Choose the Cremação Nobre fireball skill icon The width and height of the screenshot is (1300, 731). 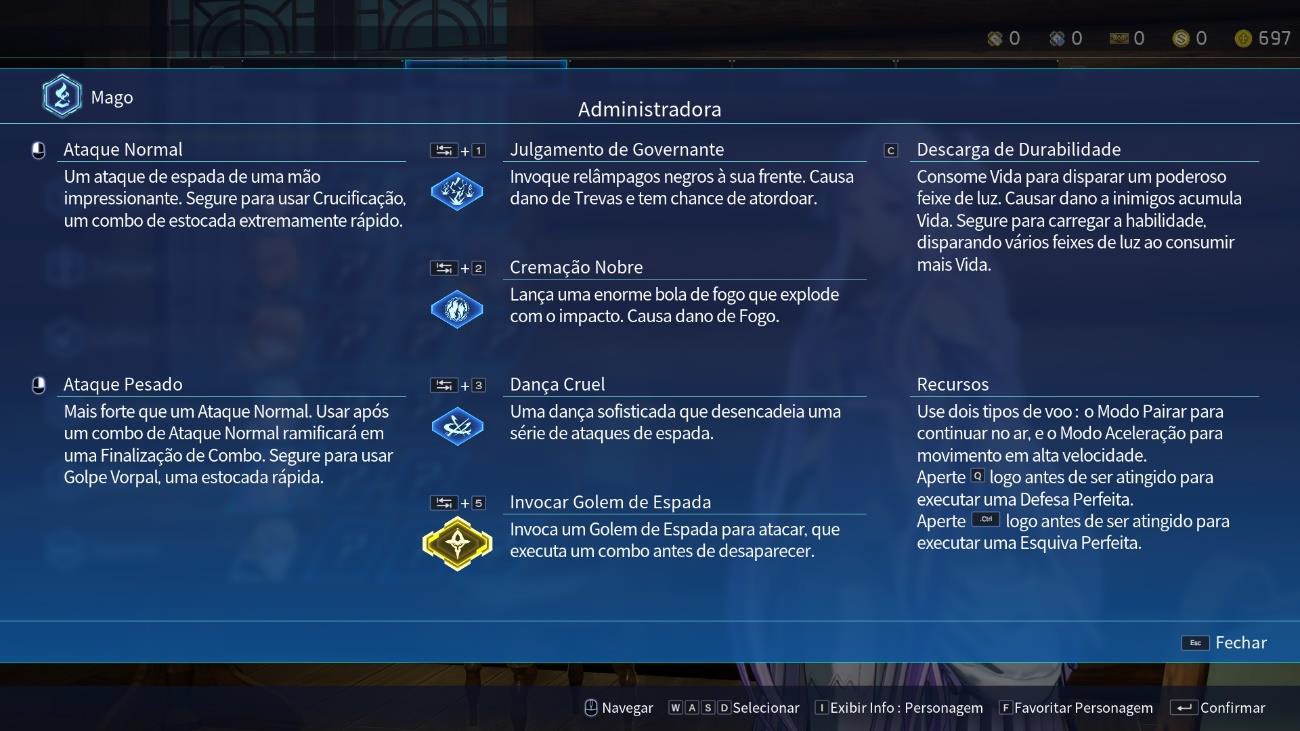pyautogui.click(x=457, y=309)
